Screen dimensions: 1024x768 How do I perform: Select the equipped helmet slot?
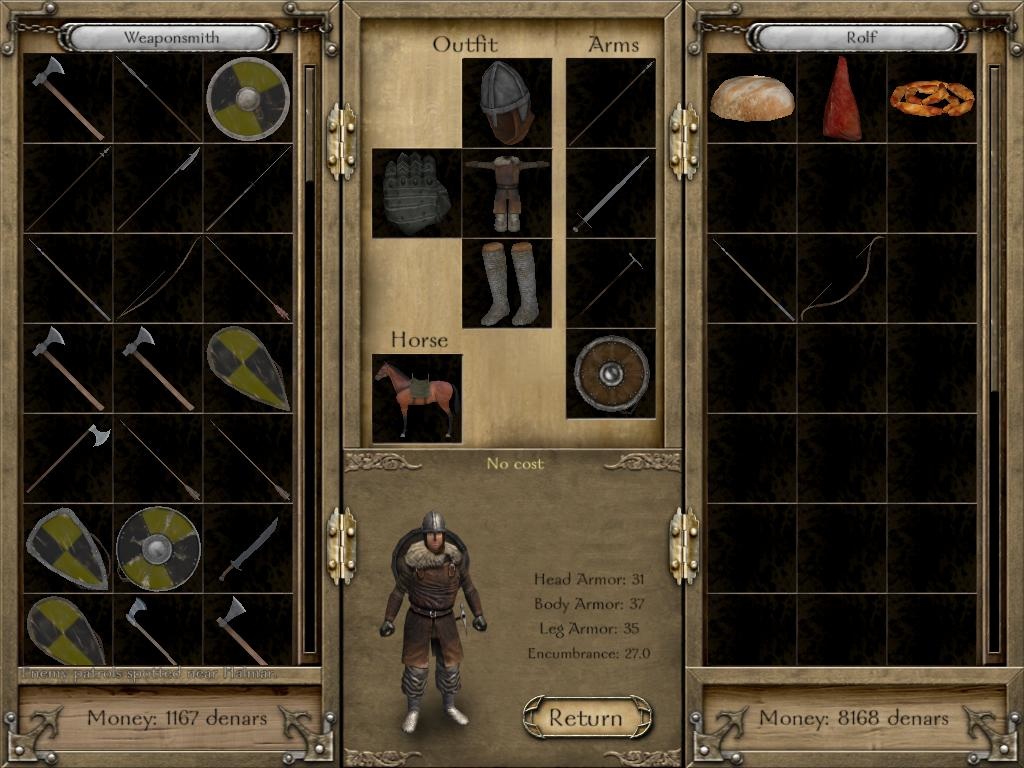(506, 102)
